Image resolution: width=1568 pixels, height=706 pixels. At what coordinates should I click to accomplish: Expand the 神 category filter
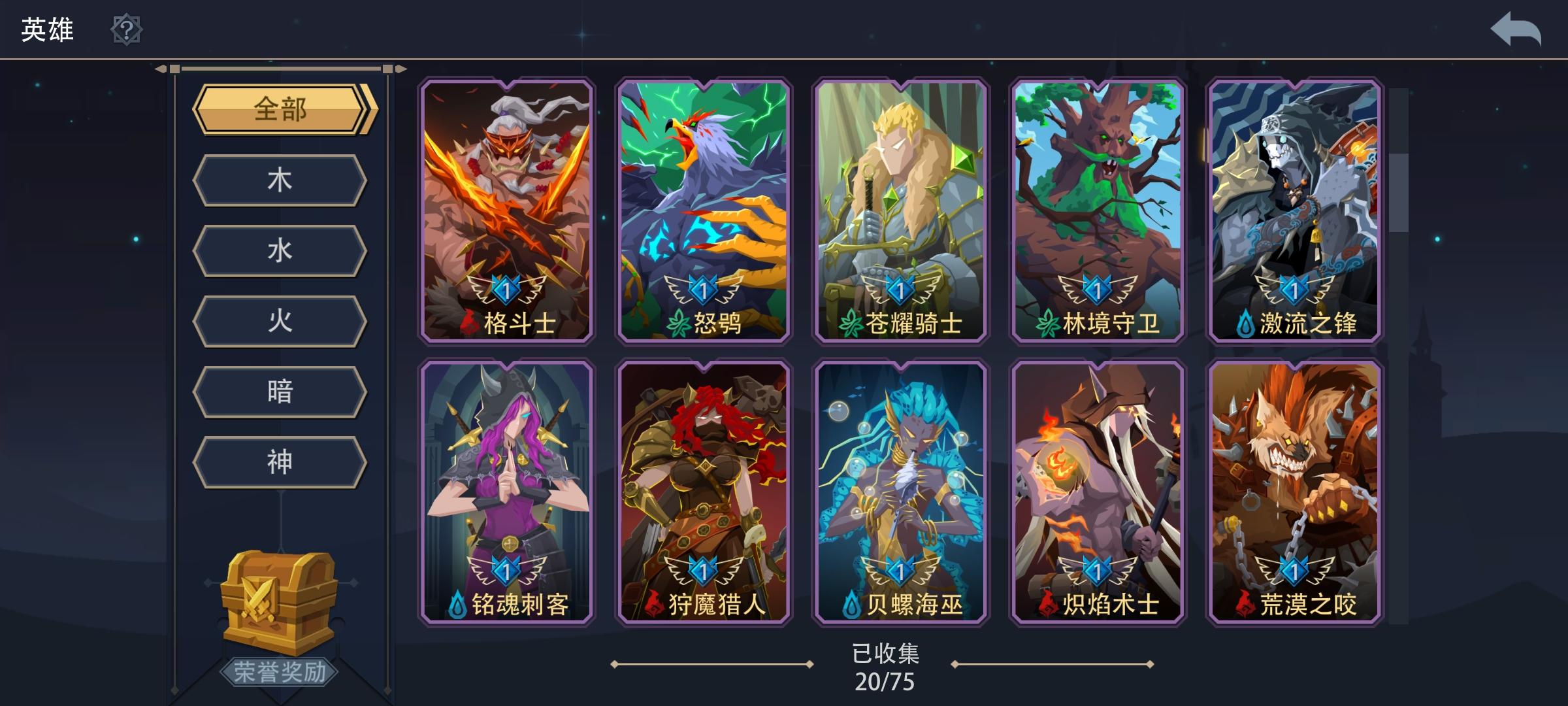[280, 462]
